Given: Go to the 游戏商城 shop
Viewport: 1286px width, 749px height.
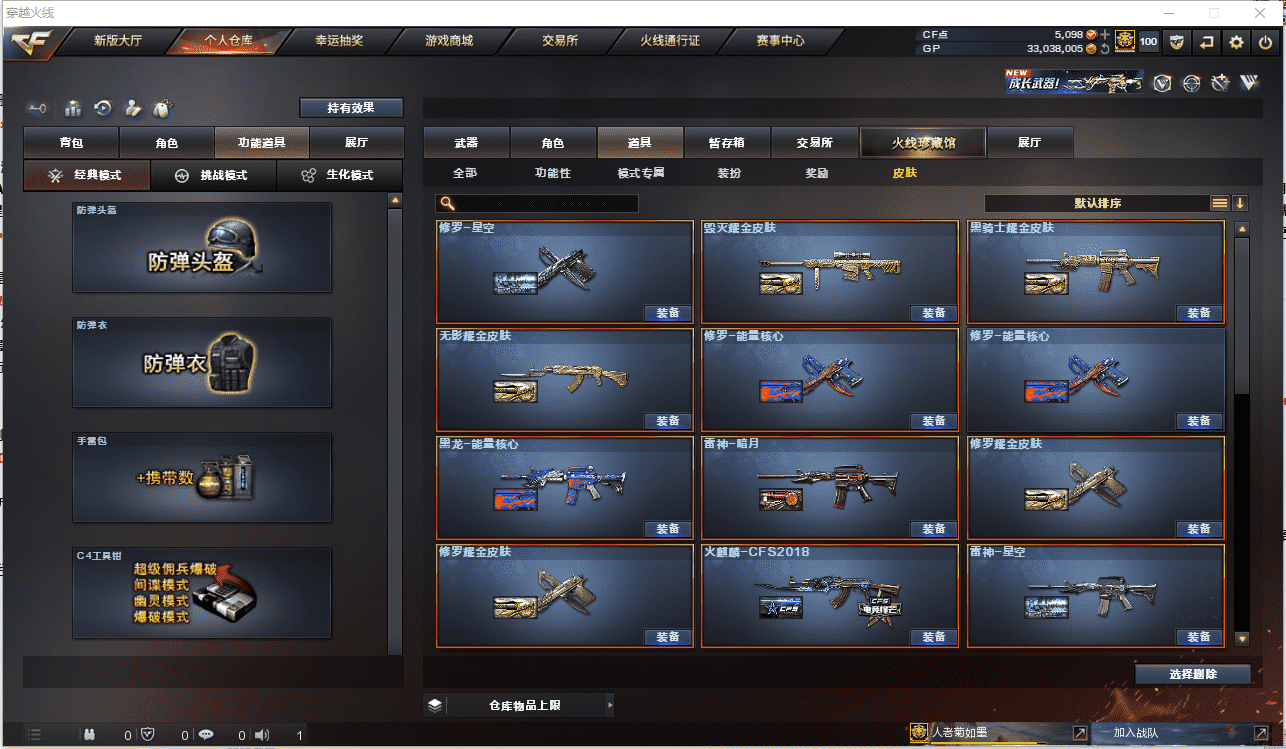Looking at the screenshot, I should pos(448,41).
